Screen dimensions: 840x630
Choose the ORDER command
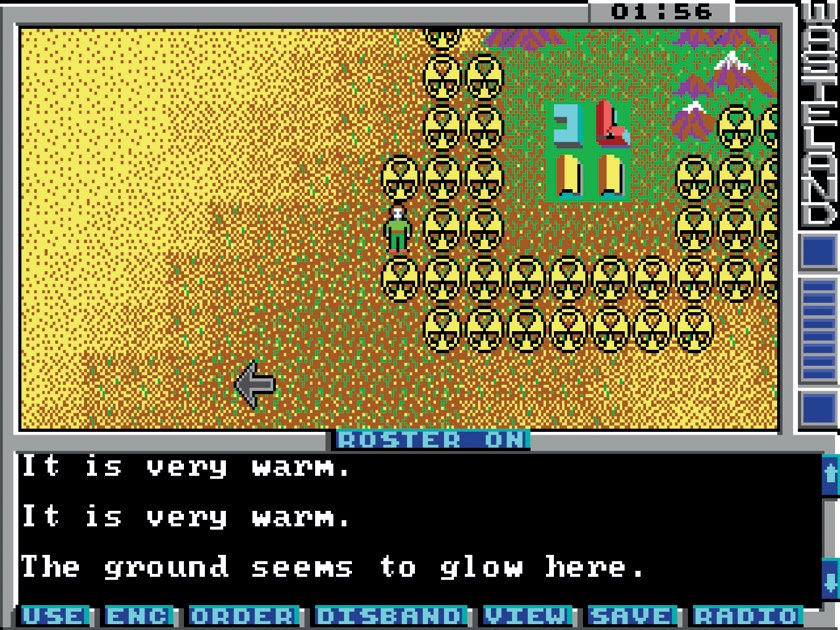[243, 616]
